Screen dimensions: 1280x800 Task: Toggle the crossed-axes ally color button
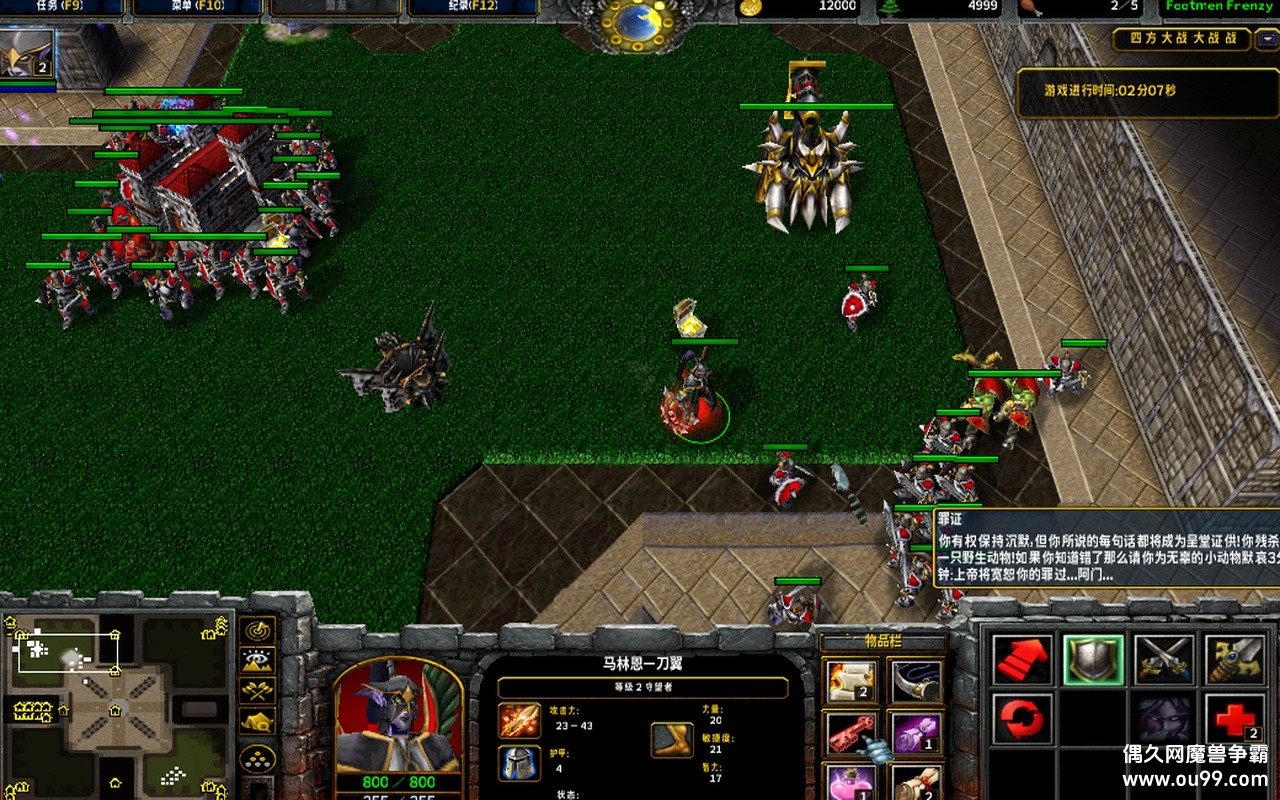(258, 690)
